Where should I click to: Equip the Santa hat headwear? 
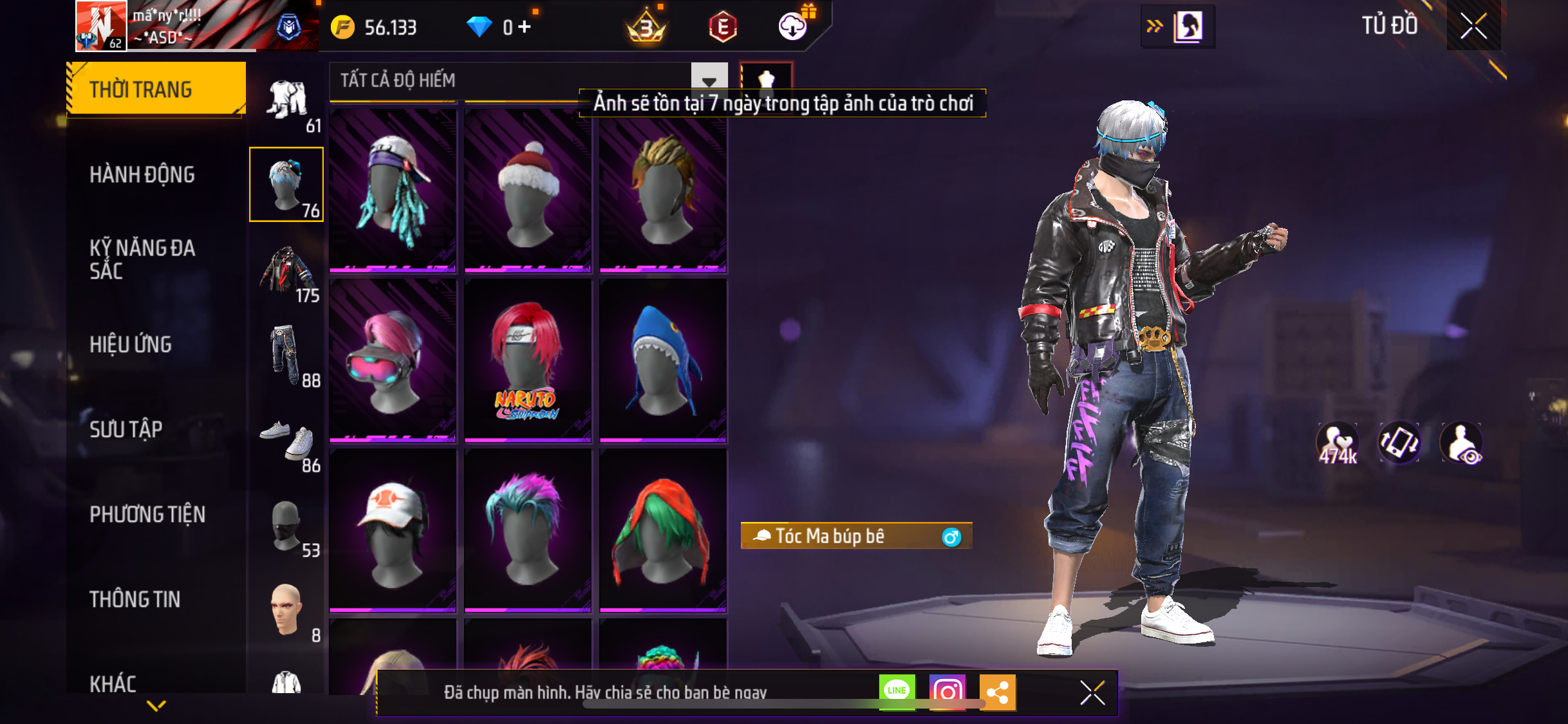tap(528, 190)
